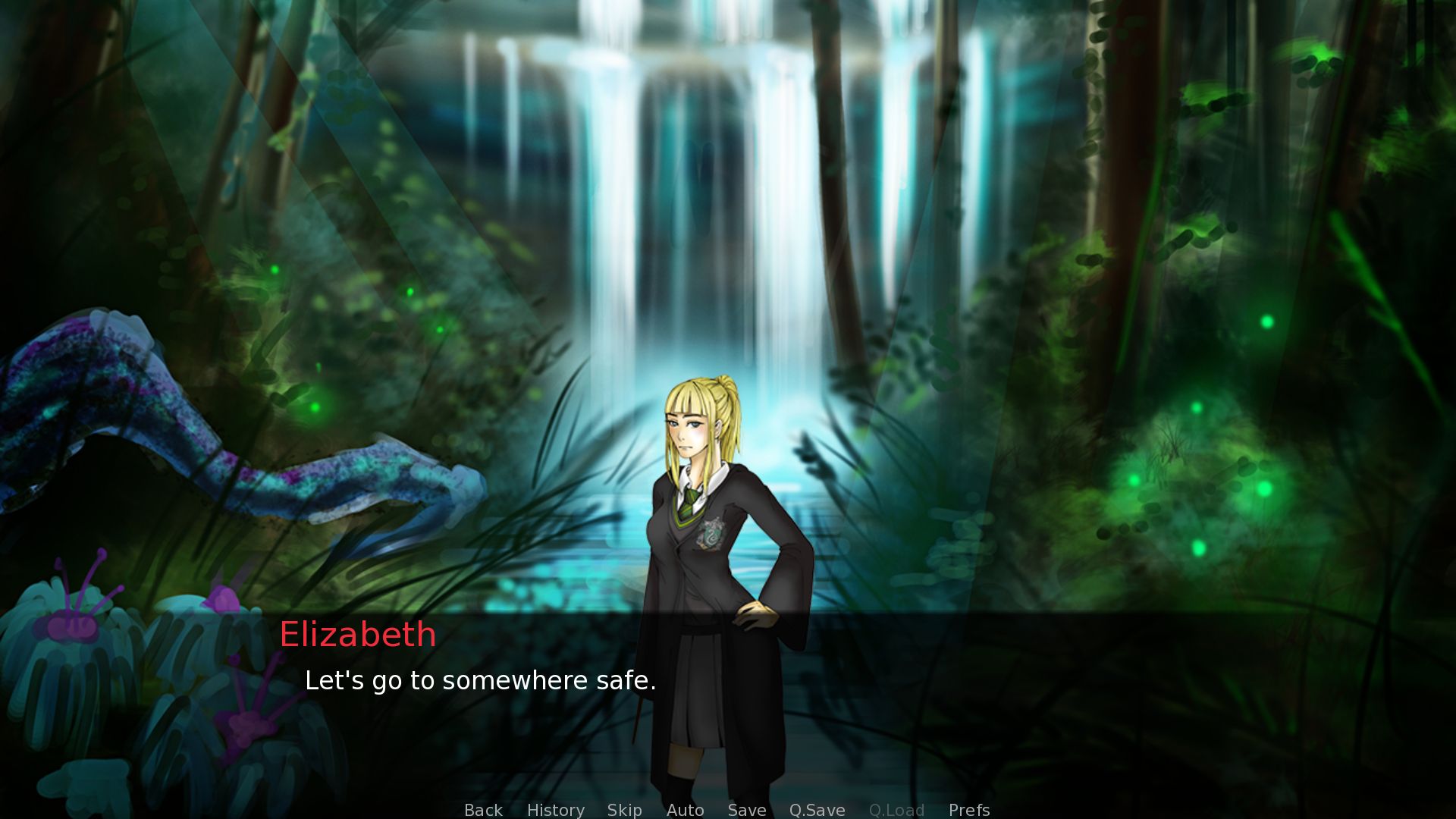Image resolution: width=1456 pixels, height=819 pixels.
Task: Open the Save game screen
Action: [x=746, y=810]
